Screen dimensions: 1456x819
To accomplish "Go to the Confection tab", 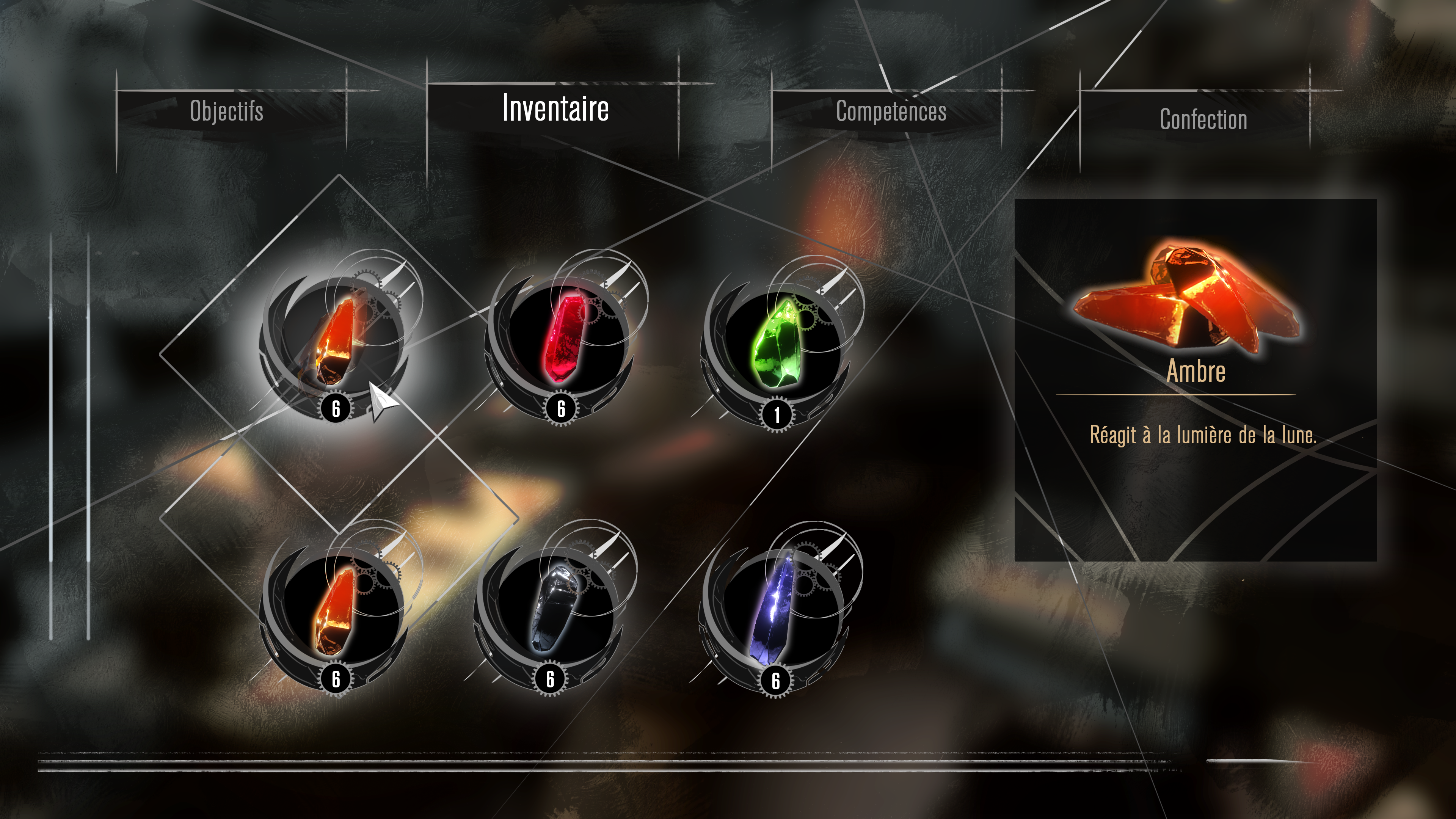I will tap(1203, 119).
